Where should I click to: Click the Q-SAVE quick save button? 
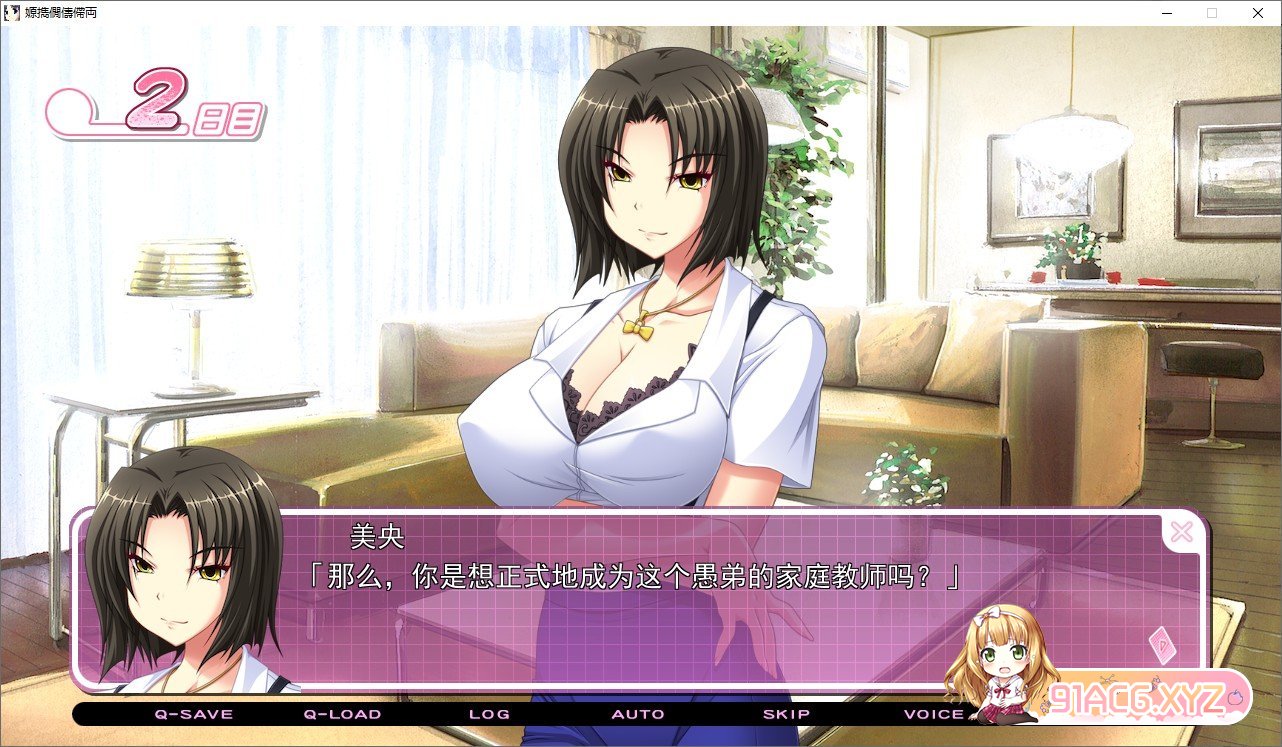(x=193, y=714)
